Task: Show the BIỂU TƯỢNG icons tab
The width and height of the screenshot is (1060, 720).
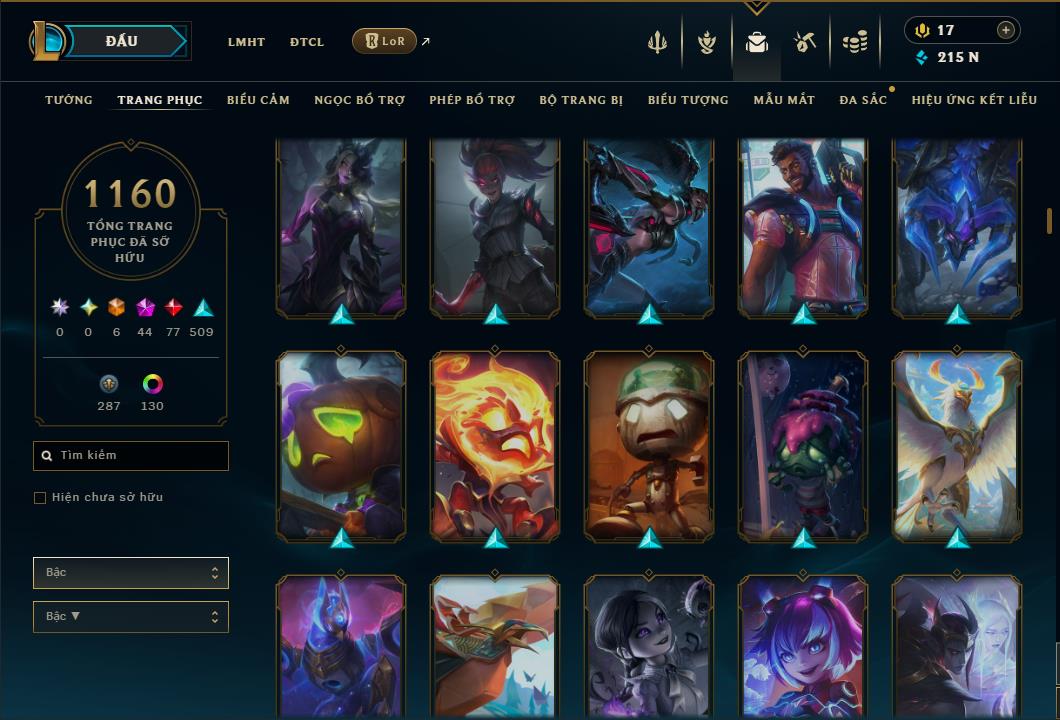Action: click(688, 100)
